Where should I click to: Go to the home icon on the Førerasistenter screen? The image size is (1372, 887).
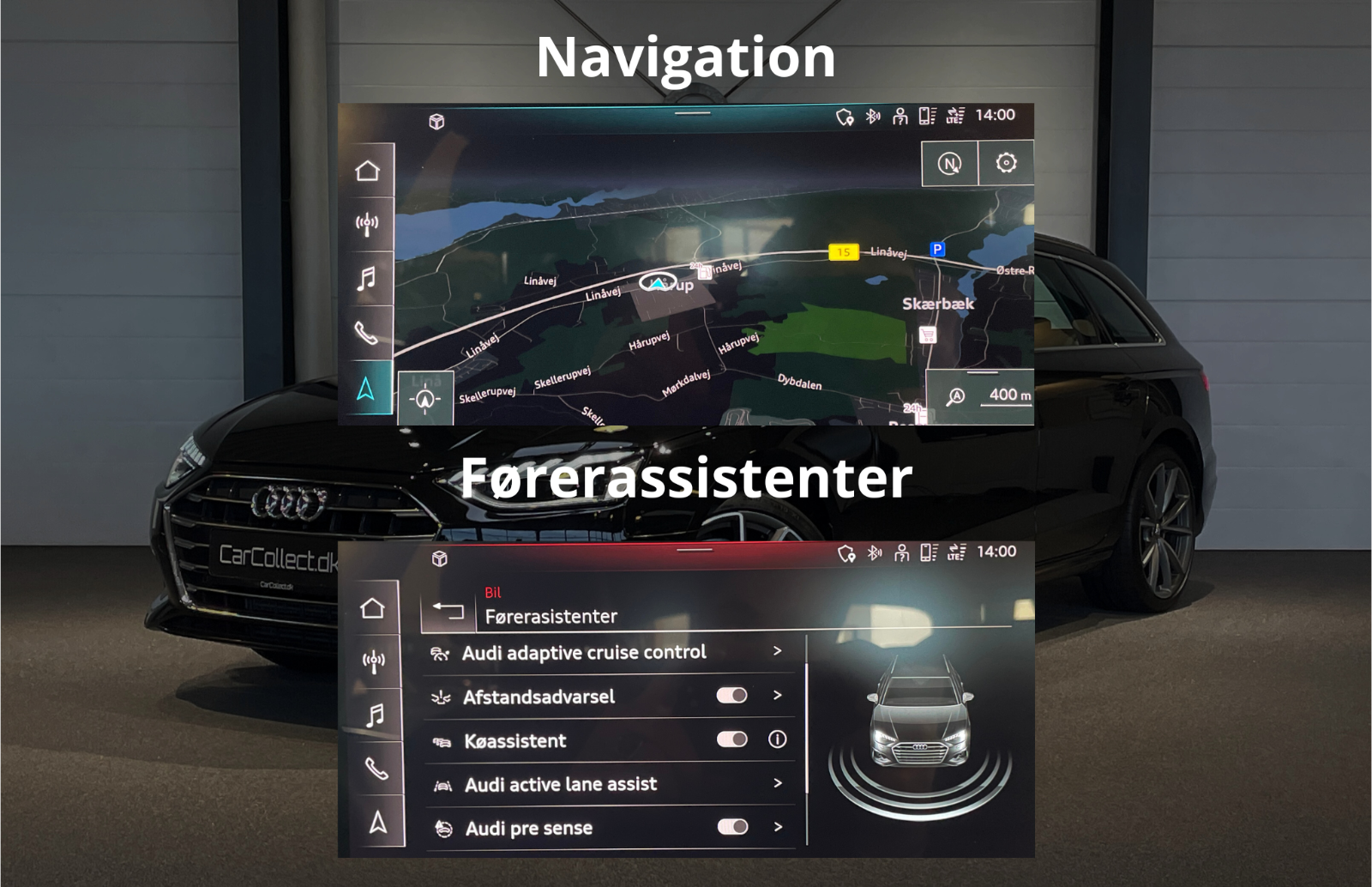(x=372, y=608)
